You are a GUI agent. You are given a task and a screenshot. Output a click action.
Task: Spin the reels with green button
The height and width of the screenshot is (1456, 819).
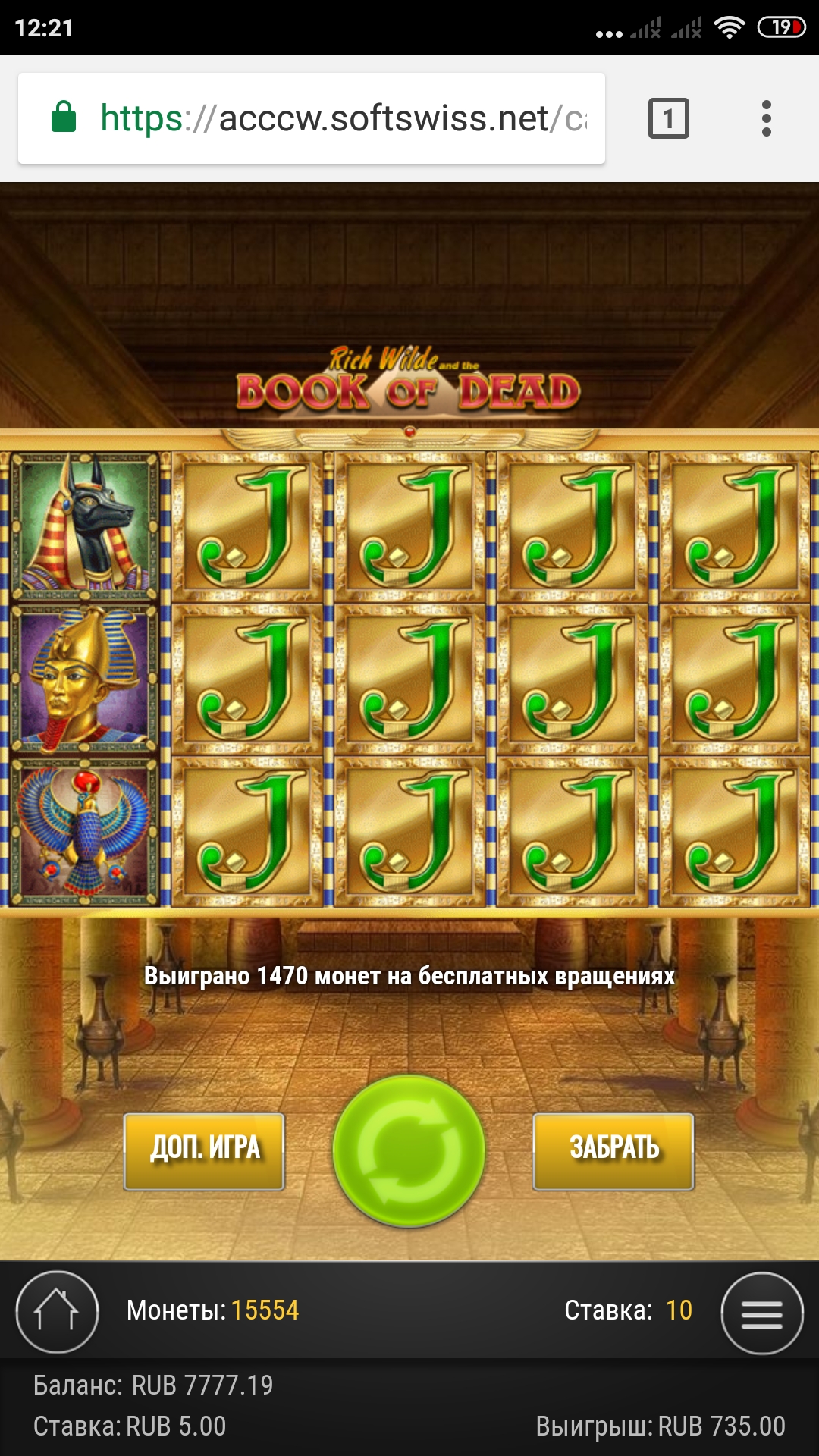tap(409, 1150)
